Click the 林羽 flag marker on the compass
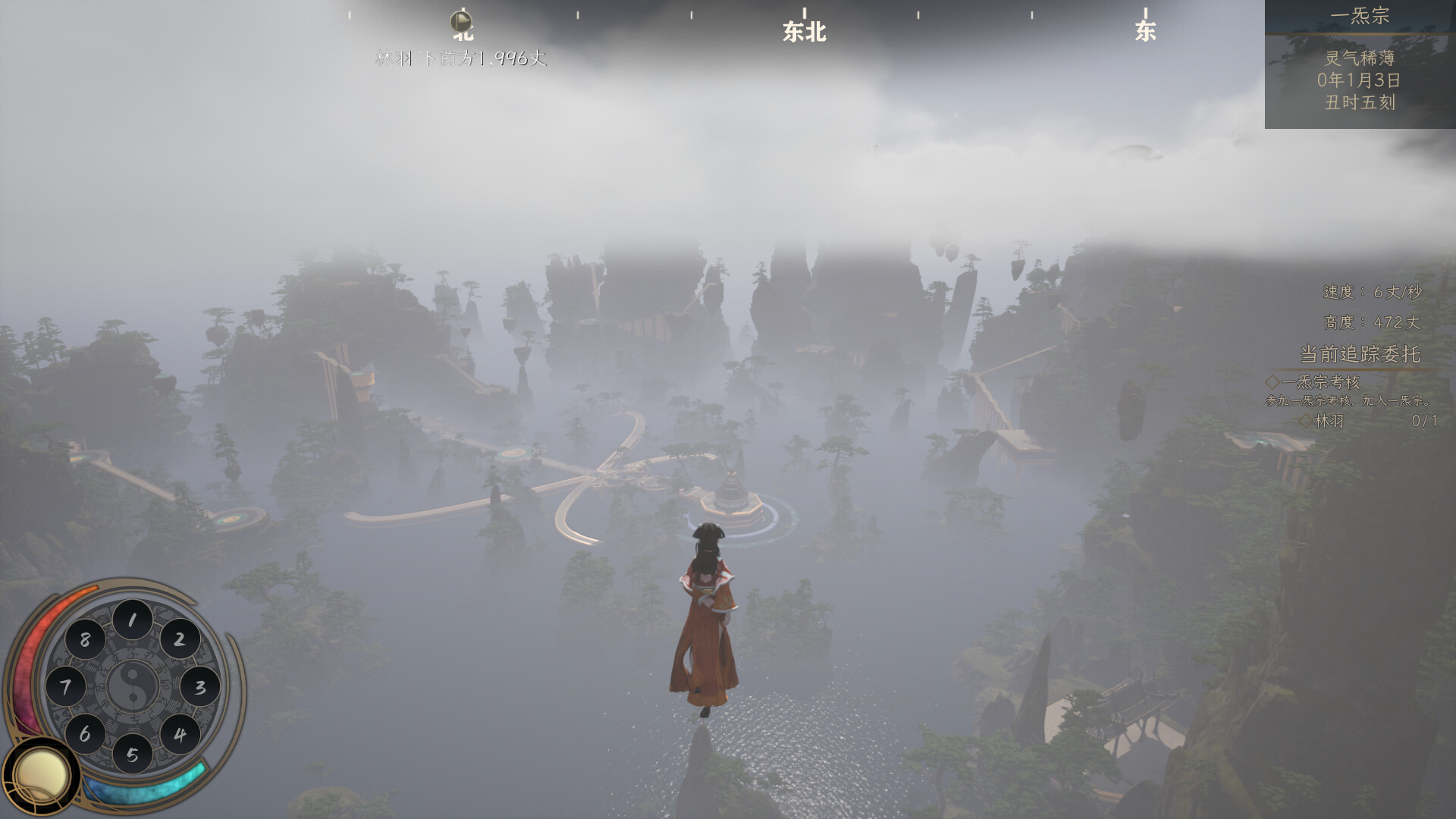 [x=461, y=21]
